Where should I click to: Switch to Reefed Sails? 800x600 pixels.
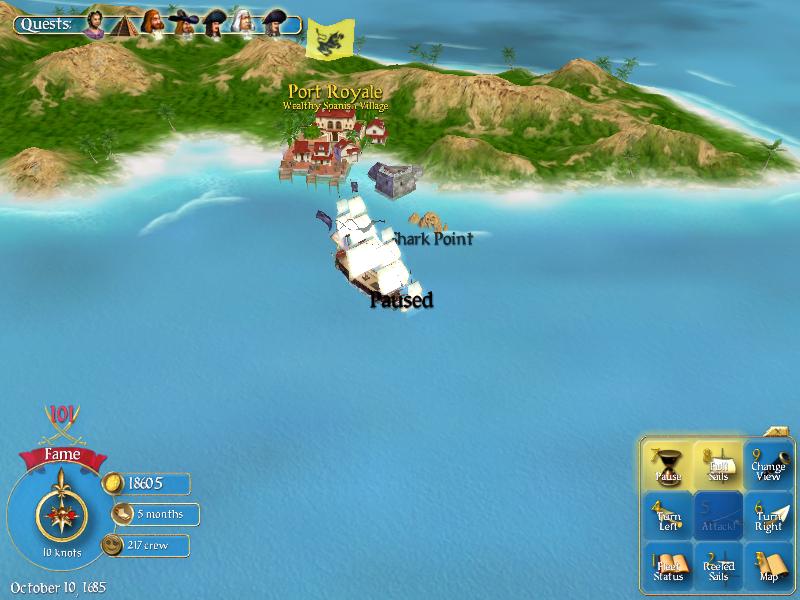[x=718, y=567]
